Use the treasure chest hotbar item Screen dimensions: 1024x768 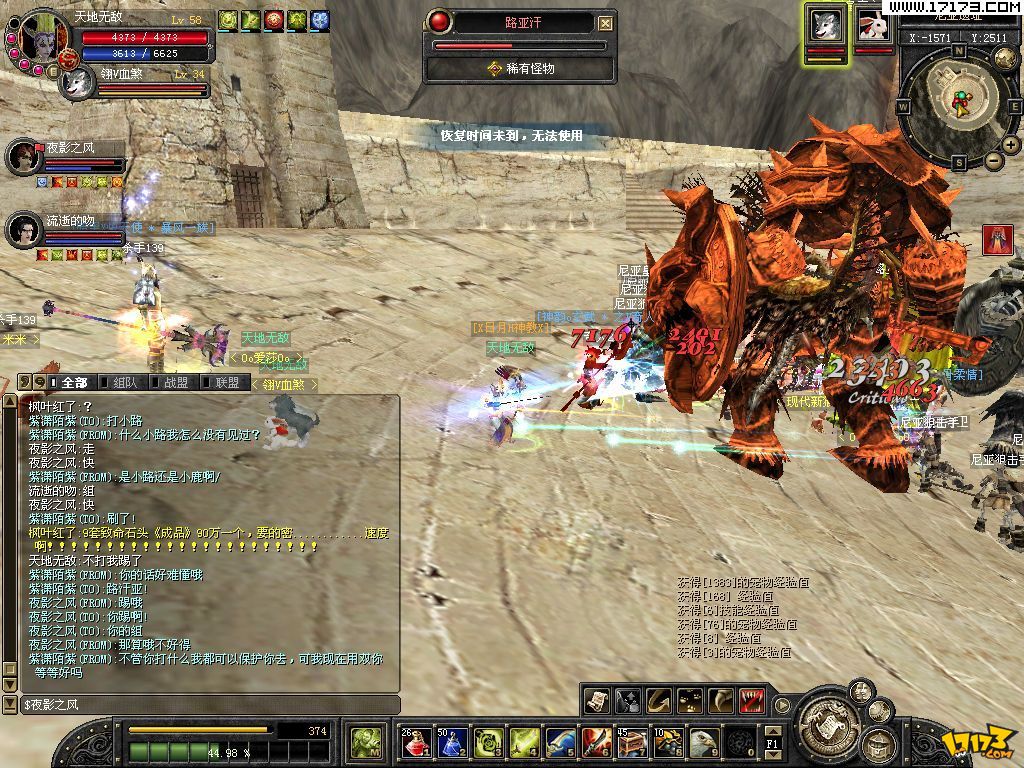(632, 741)
